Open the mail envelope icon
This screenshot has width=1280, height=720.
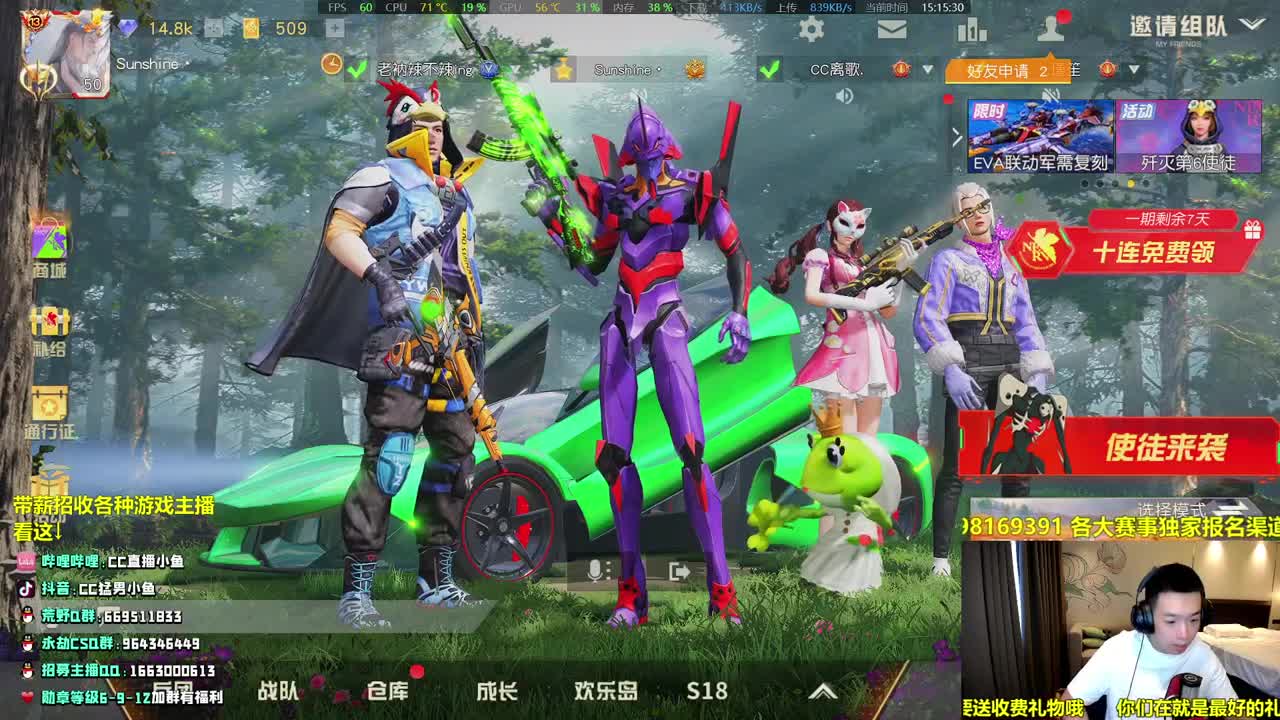[893, 30]
